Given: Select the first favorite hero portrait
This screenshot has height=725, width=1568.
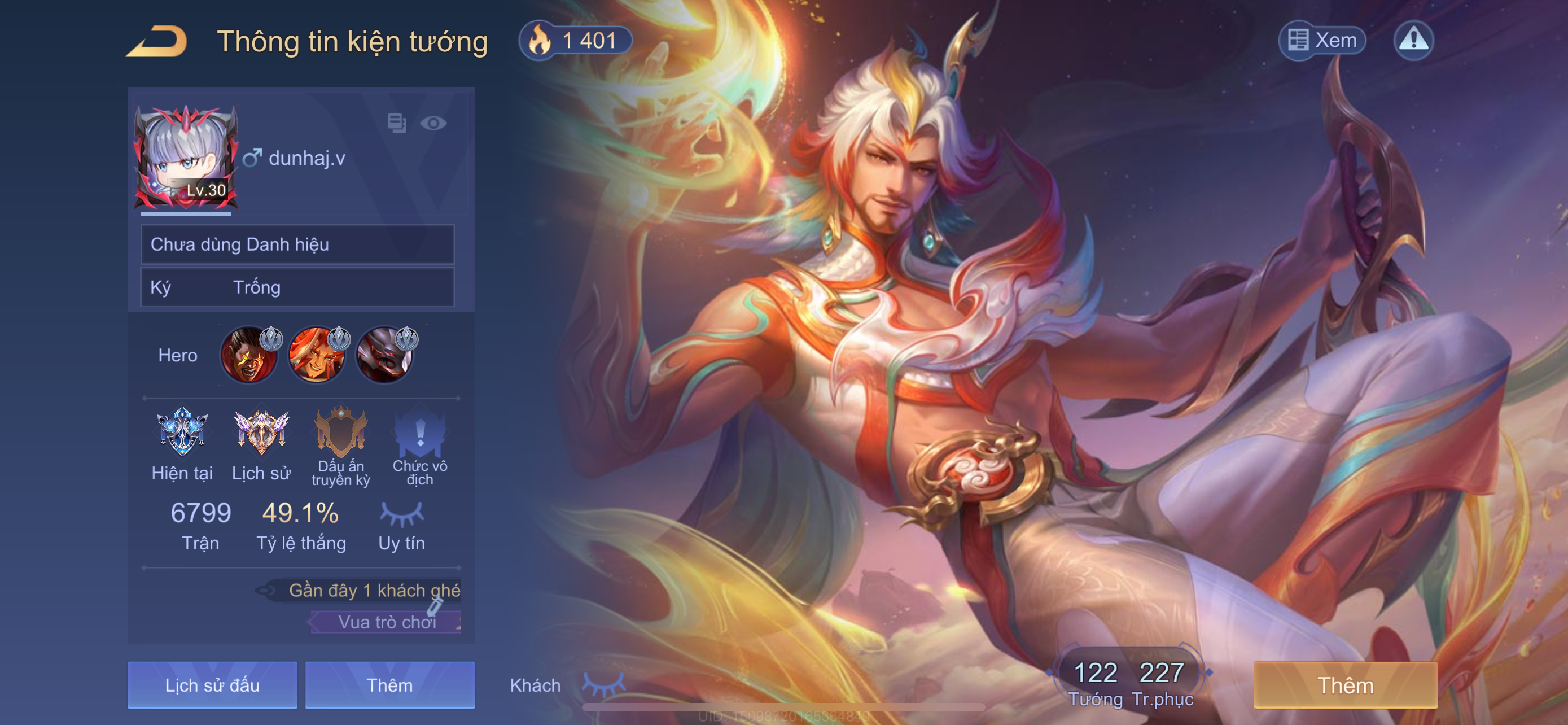Looking at the screenshot, I should [248, 356].
